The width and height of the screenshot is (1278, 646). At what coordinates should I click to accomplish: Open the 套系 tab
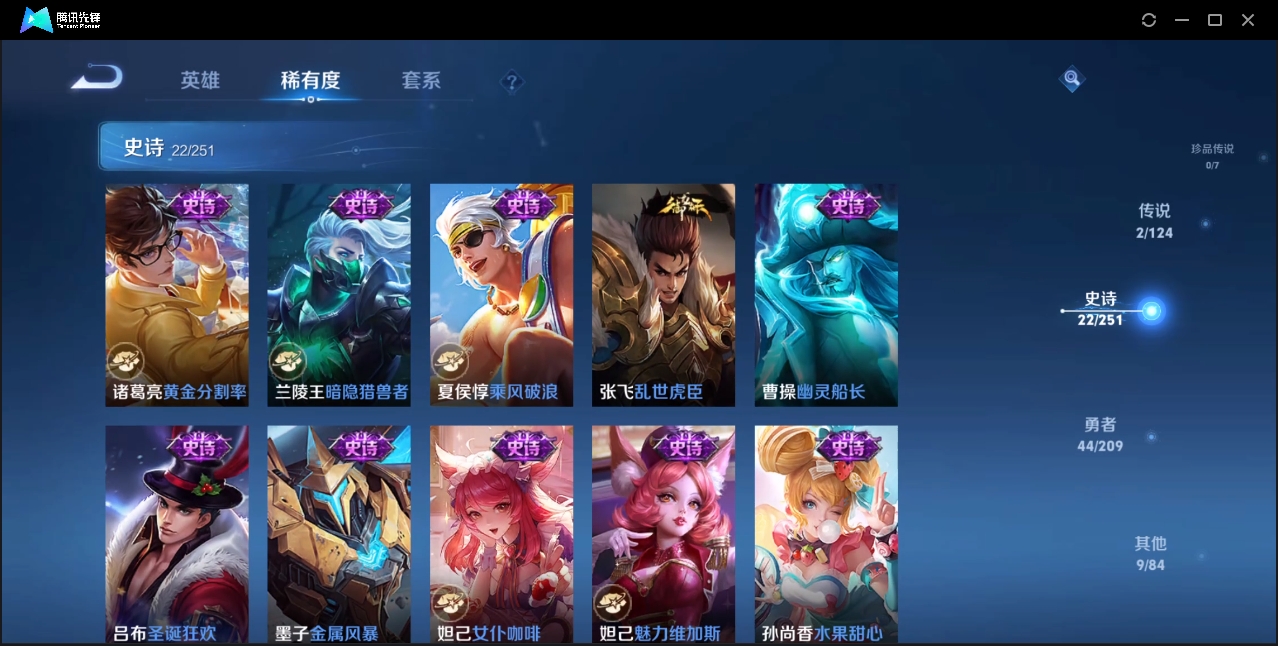click(421, 80)
